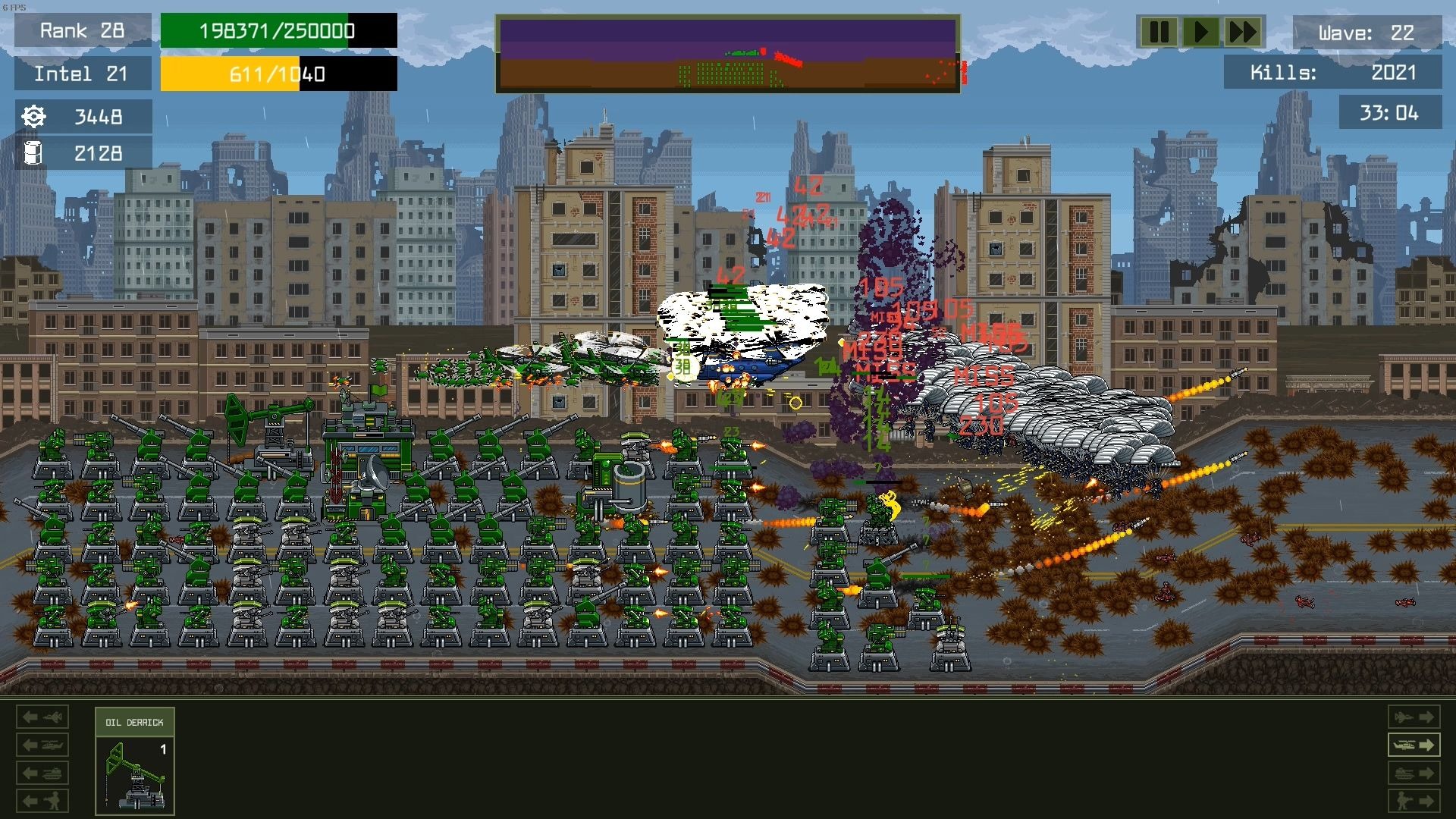The width and height of the screenshot is (1456, 819).
Task: Select the Oil Derrick build card
Action: tap(135, 761)
